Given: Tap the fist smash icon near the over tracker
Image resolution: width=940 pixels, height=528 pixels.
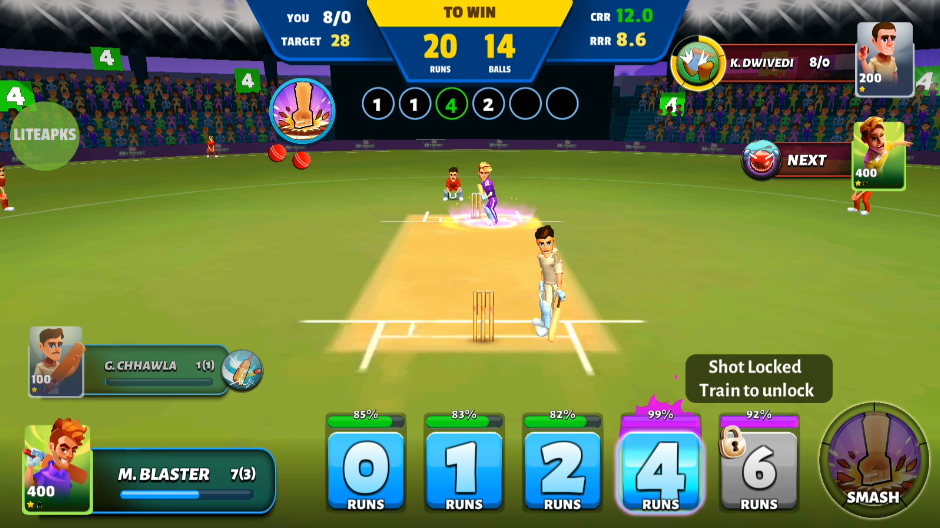Looking at the screenshot, I should click(x=302, y=110).
